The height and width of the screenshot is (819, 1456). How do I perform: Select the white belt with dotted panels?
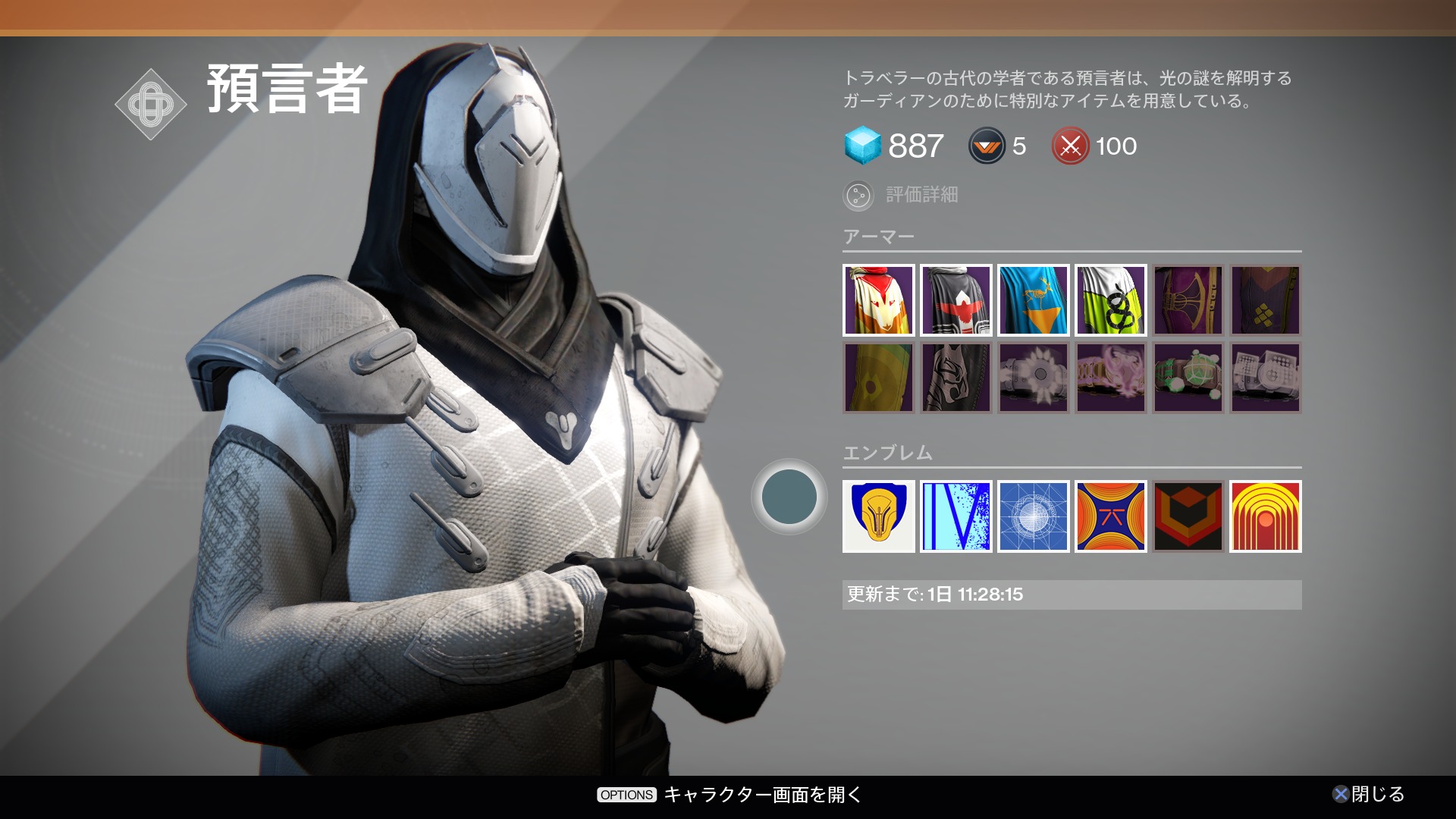tap(1265, 378)
